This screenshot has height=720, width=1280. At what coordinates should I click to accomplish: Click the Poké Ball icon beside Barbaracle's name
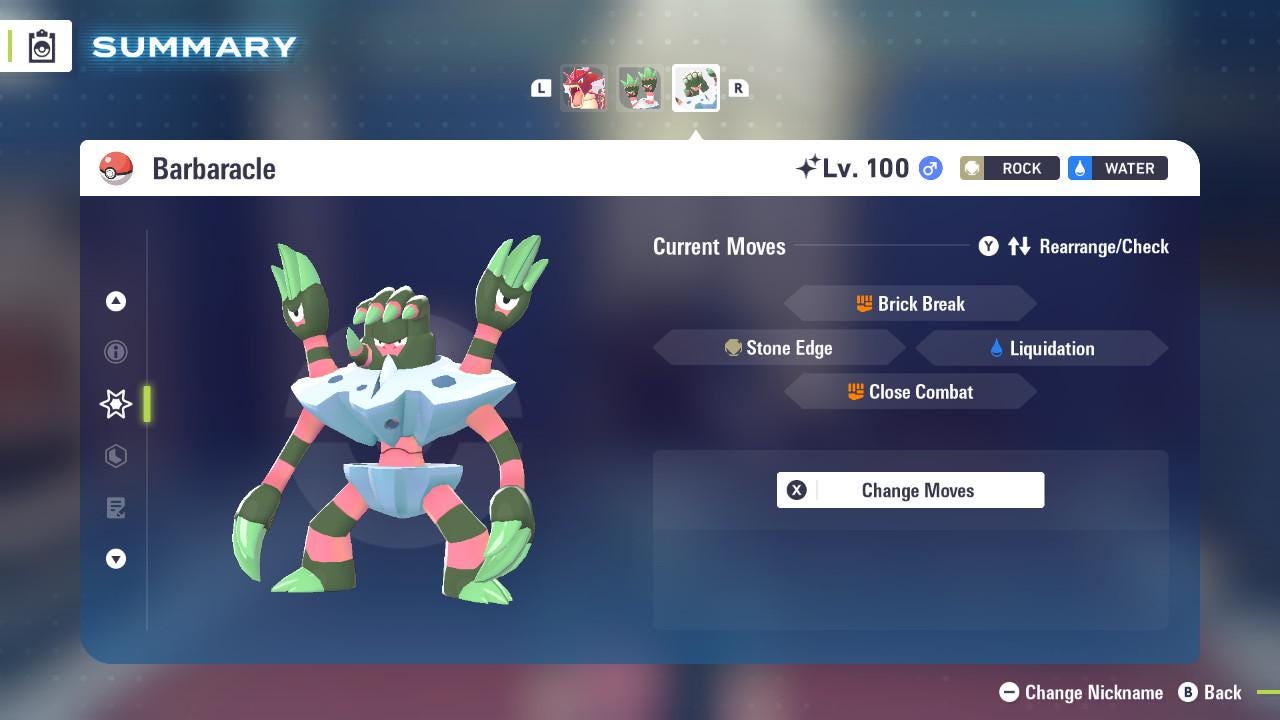click(115, 168)
